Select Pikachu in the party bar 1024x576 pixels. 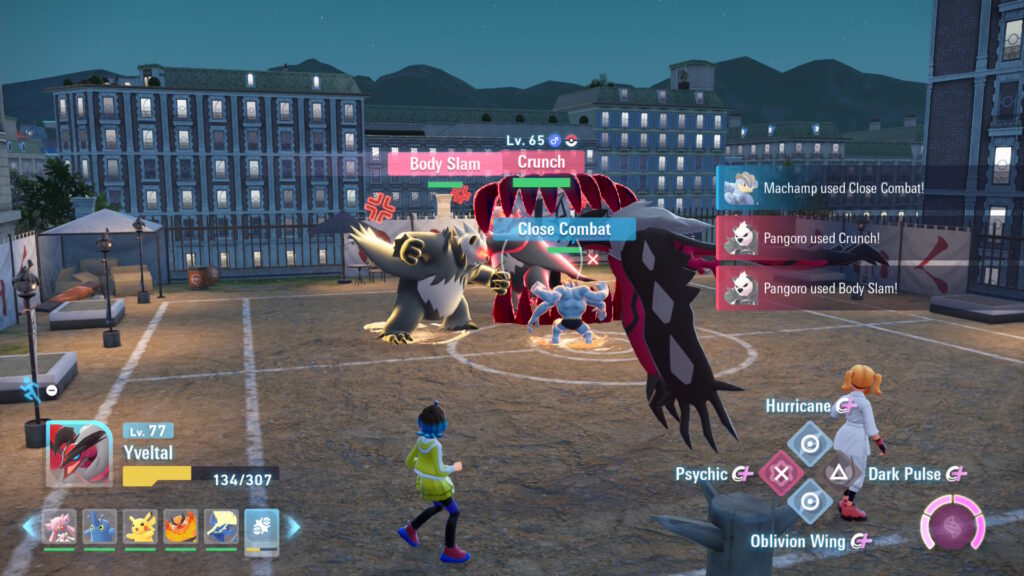(141, 526)
